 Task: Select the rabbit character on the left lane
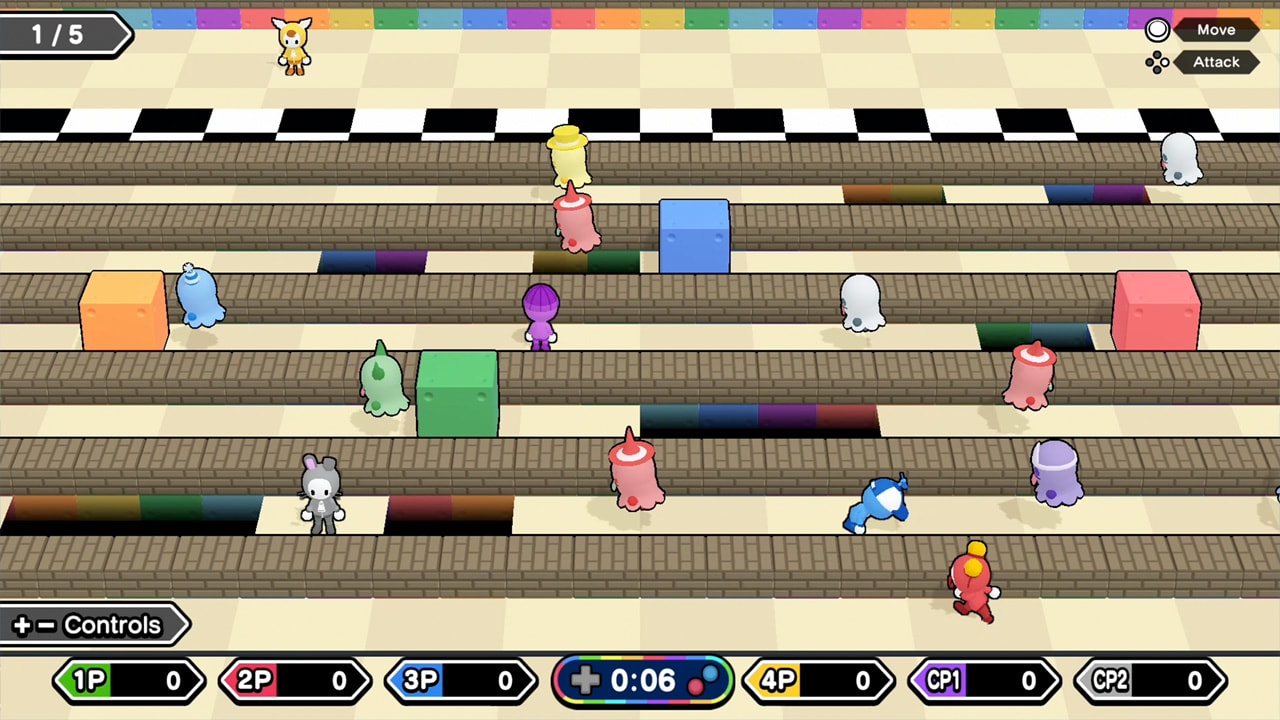[x=322, y=495]
